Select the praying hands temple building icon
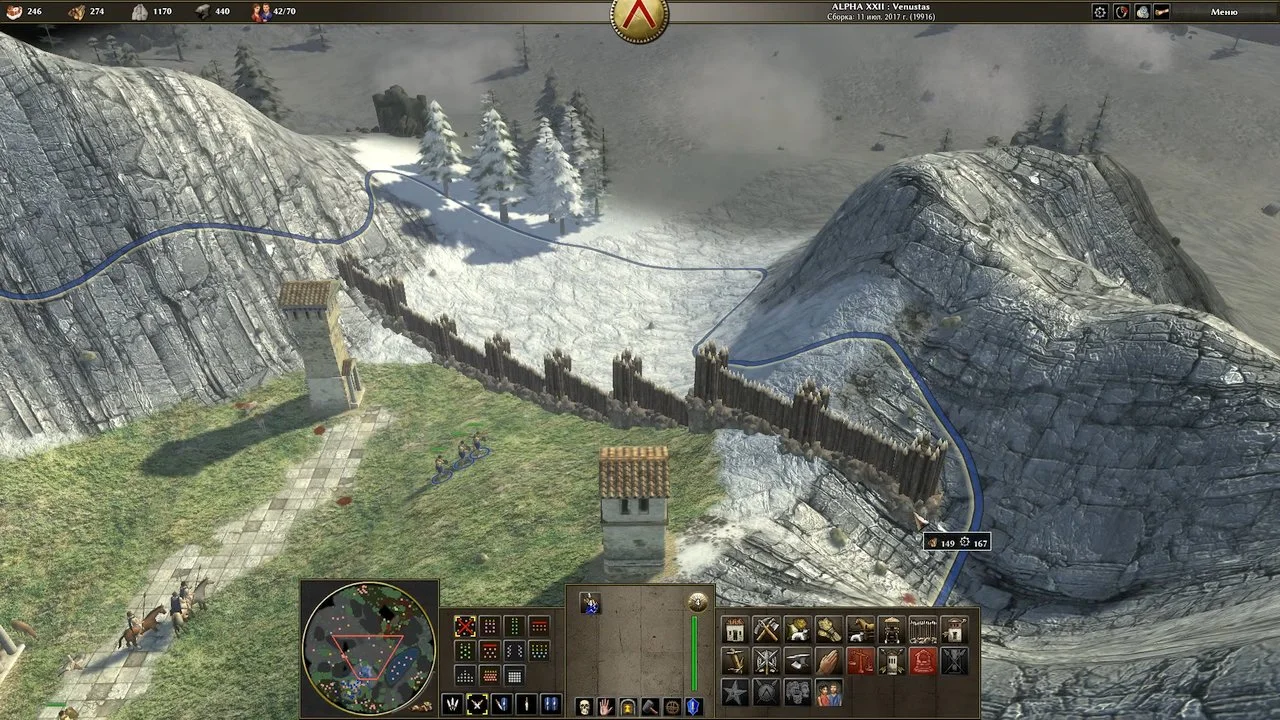Screen dimensions: 1280x720 [x=829, y=660]
